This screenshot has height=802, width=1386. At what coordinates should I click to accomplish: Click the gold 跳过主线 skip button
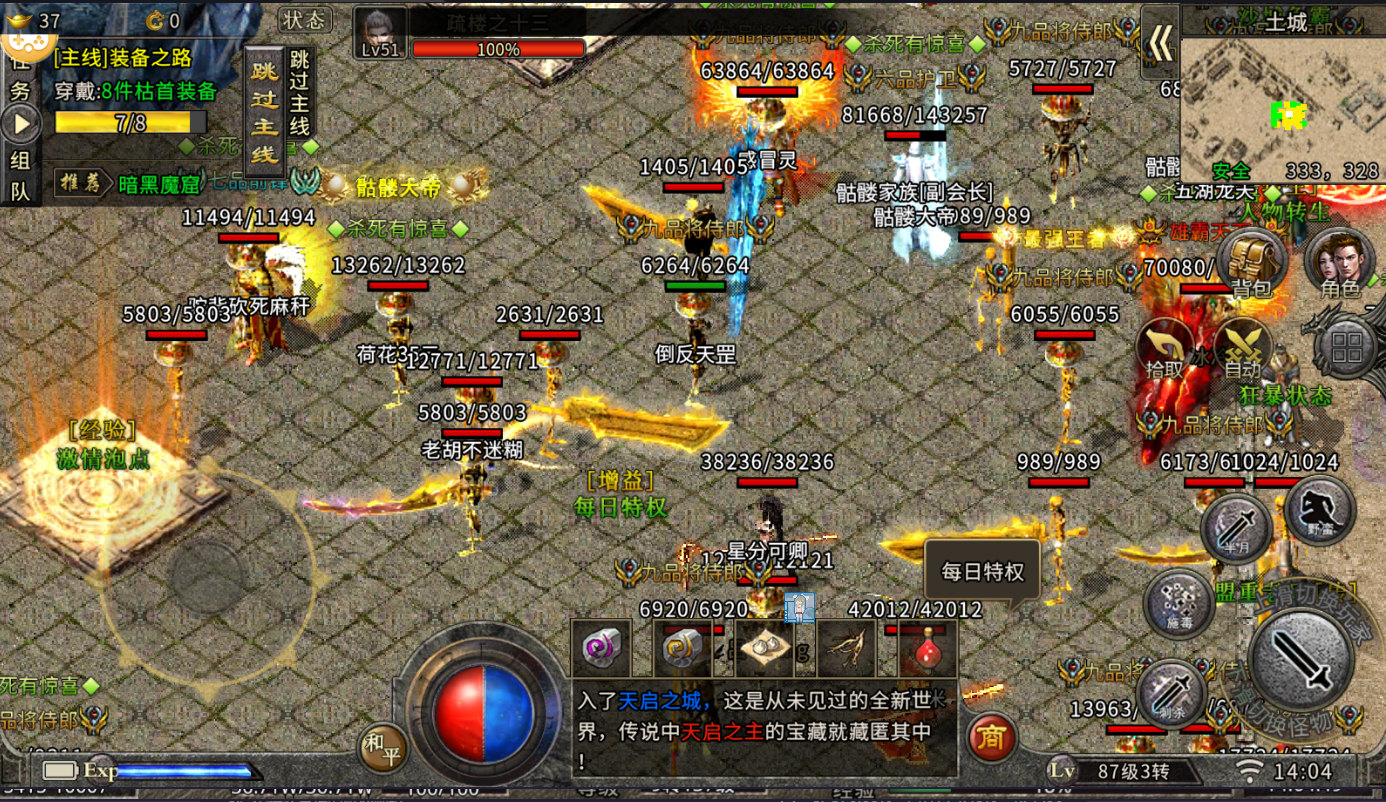click(x=265, y=112)
